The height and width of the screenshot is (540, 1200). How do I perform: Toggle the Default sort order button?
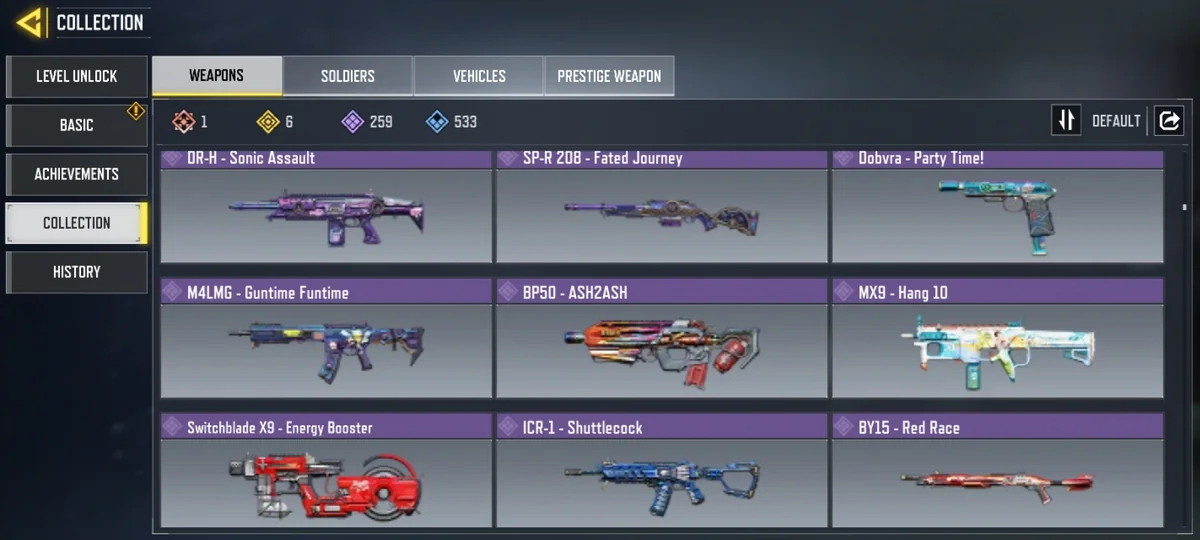[1067, 121]
